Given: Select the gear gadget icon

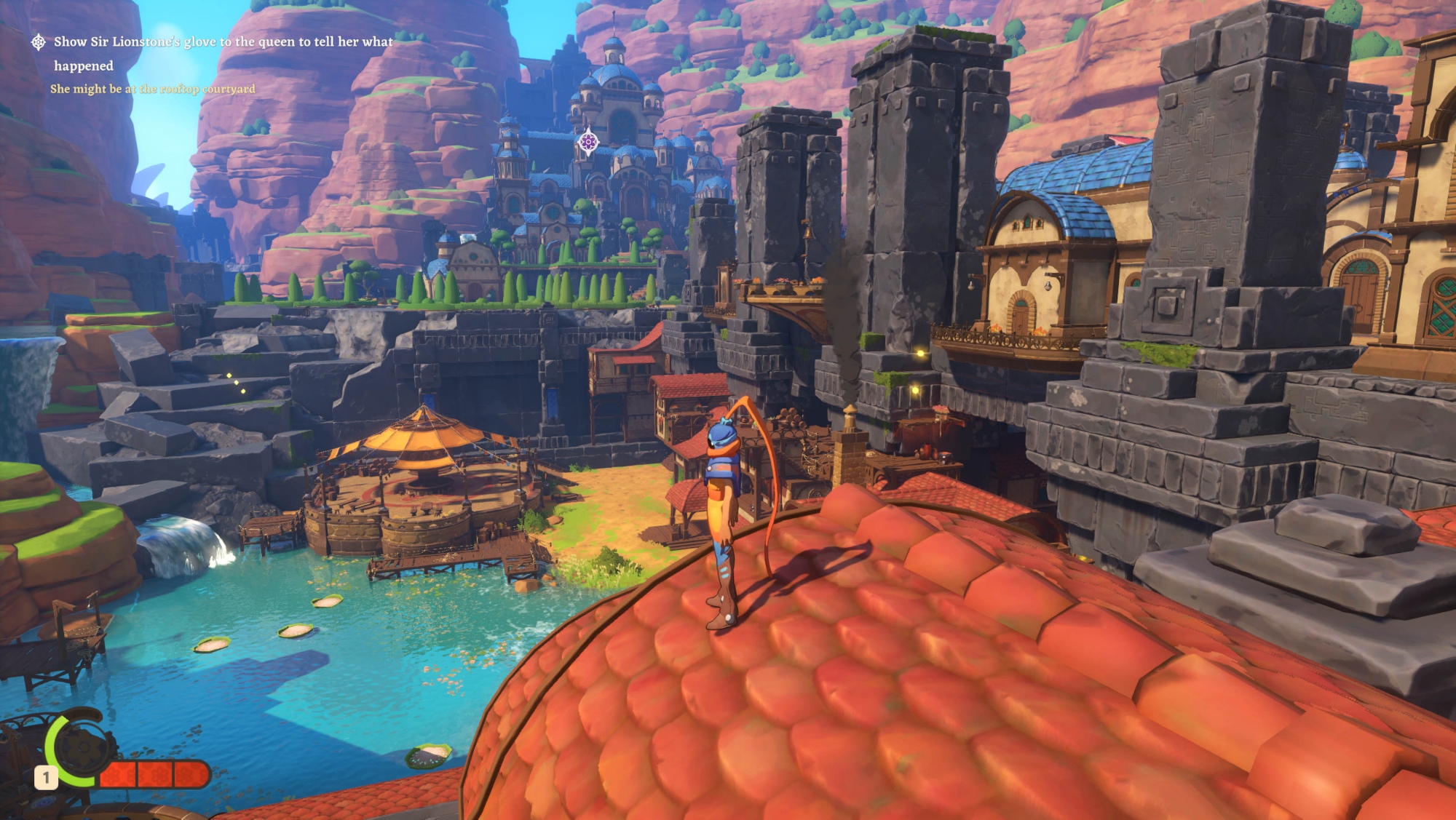Looking at the screenshot, I should [82, 749].
